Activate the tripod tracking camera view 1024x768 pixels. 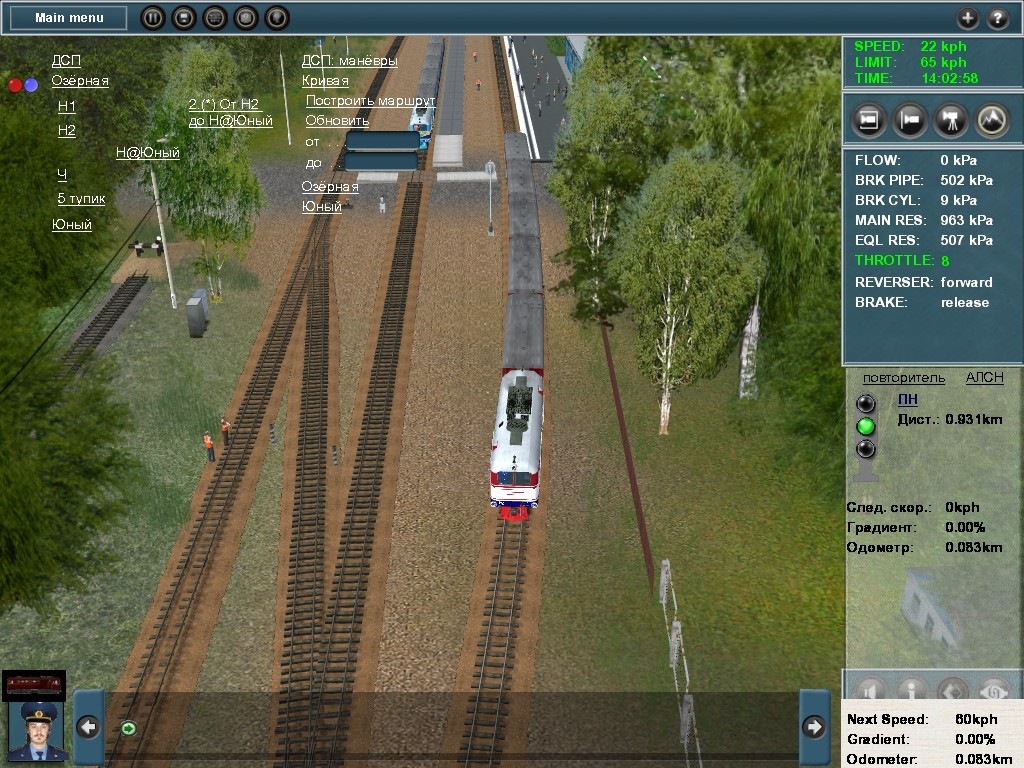pyautogui.click(x=950, y=120)
